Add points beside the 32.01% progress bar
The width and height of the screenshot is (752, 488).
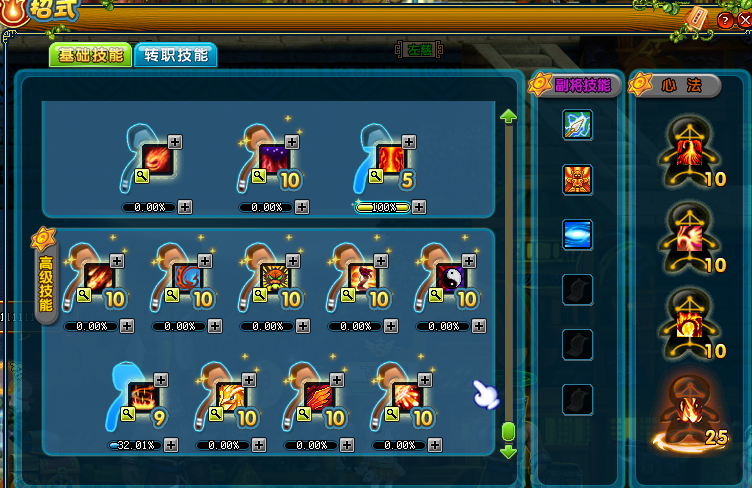click(x=170, y=445)
